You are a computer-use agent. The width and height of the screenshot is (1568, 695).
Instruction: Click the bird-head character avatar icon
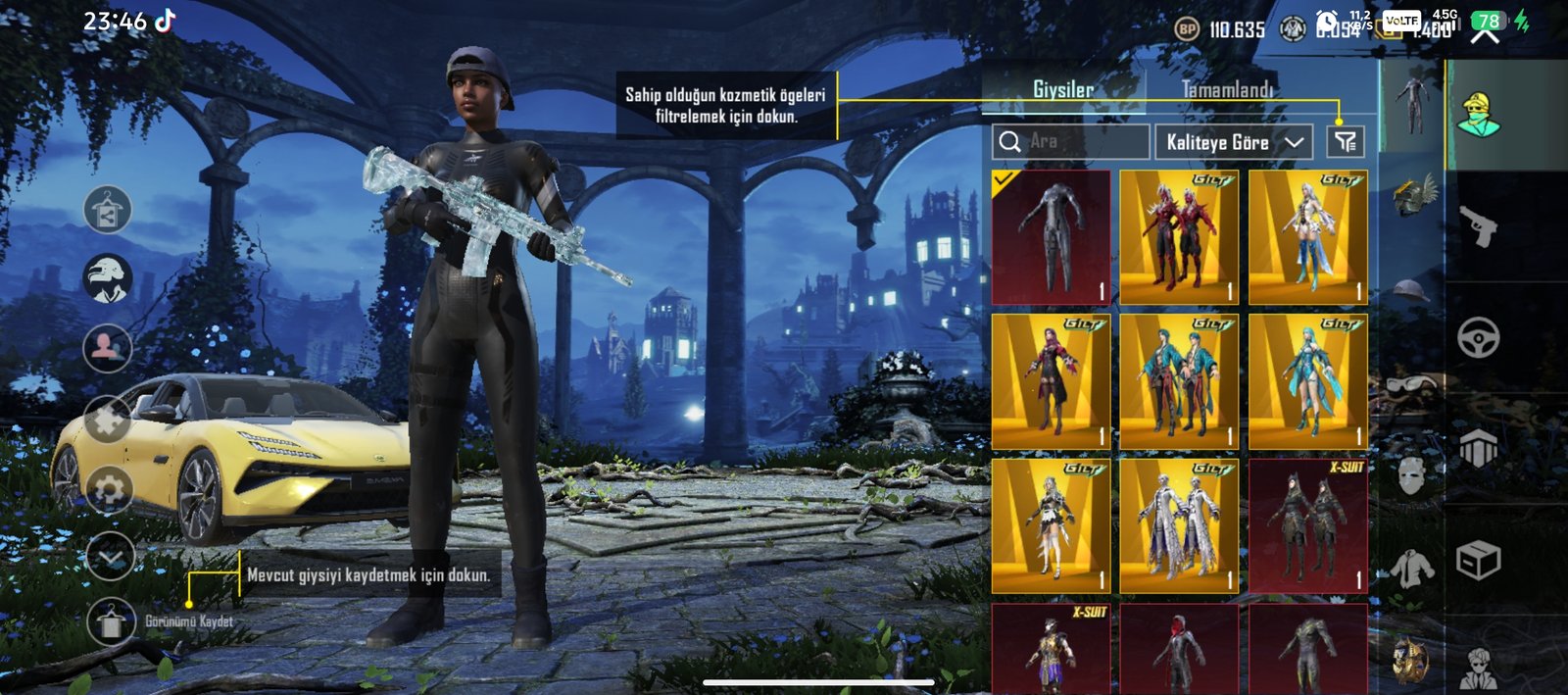click(x=108, y=278)
